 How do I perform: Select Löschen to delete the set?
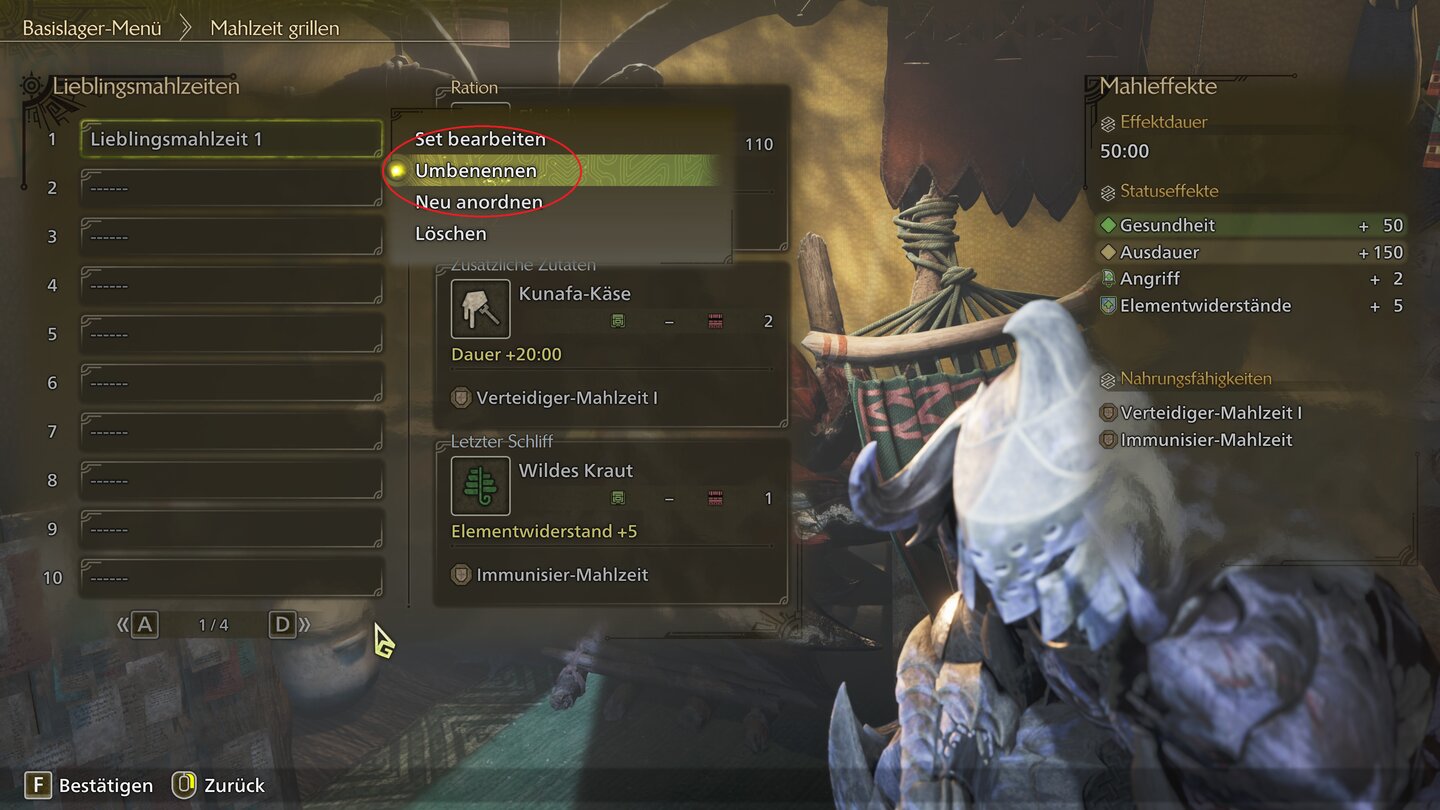pyautogui.click(x=451, y=234)
